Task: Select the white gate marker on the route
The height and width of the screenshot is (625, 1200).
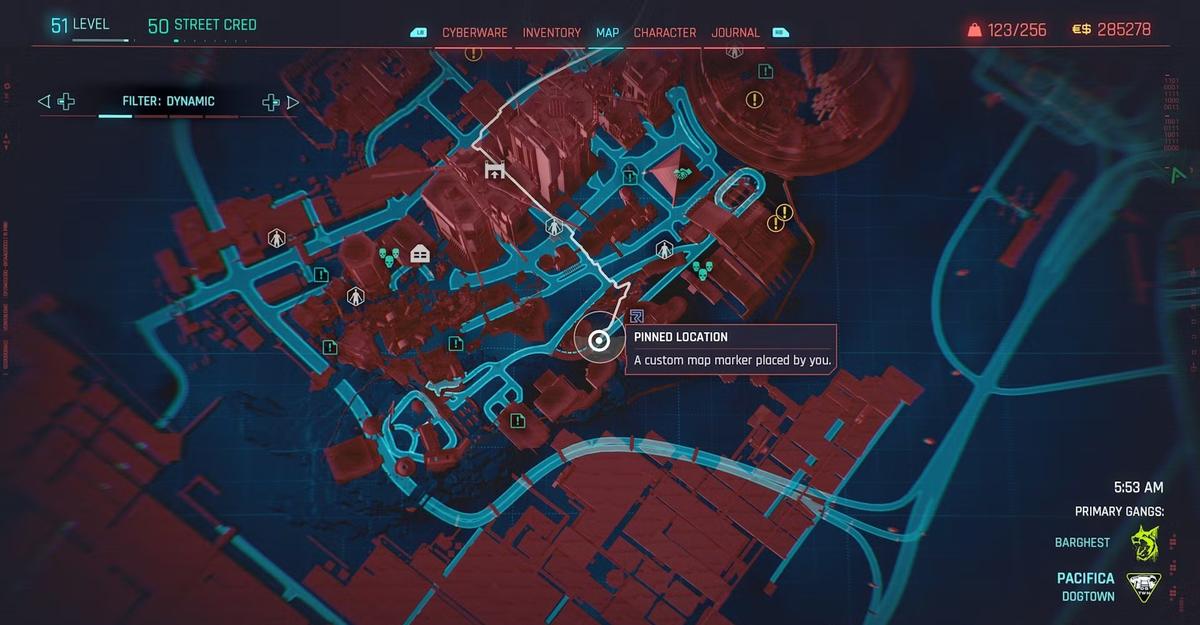Action: pyautogui.click(x=494, y=170)
